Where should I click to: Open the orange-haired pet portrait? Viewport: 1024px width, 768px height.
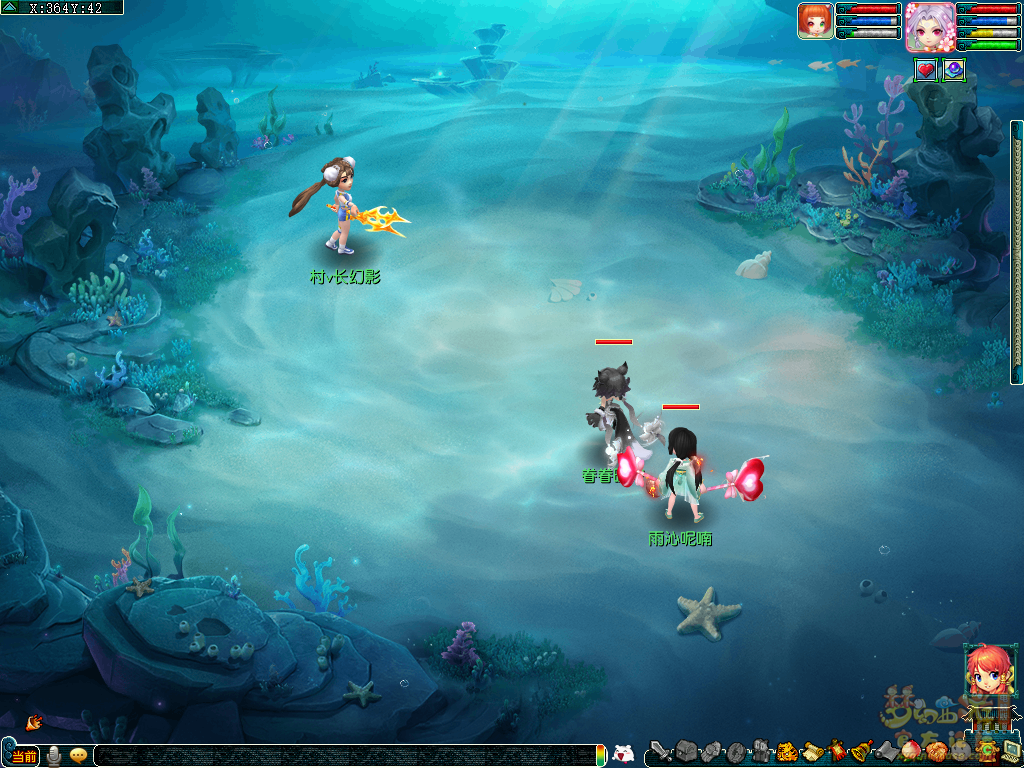click(x=815, y=21)
